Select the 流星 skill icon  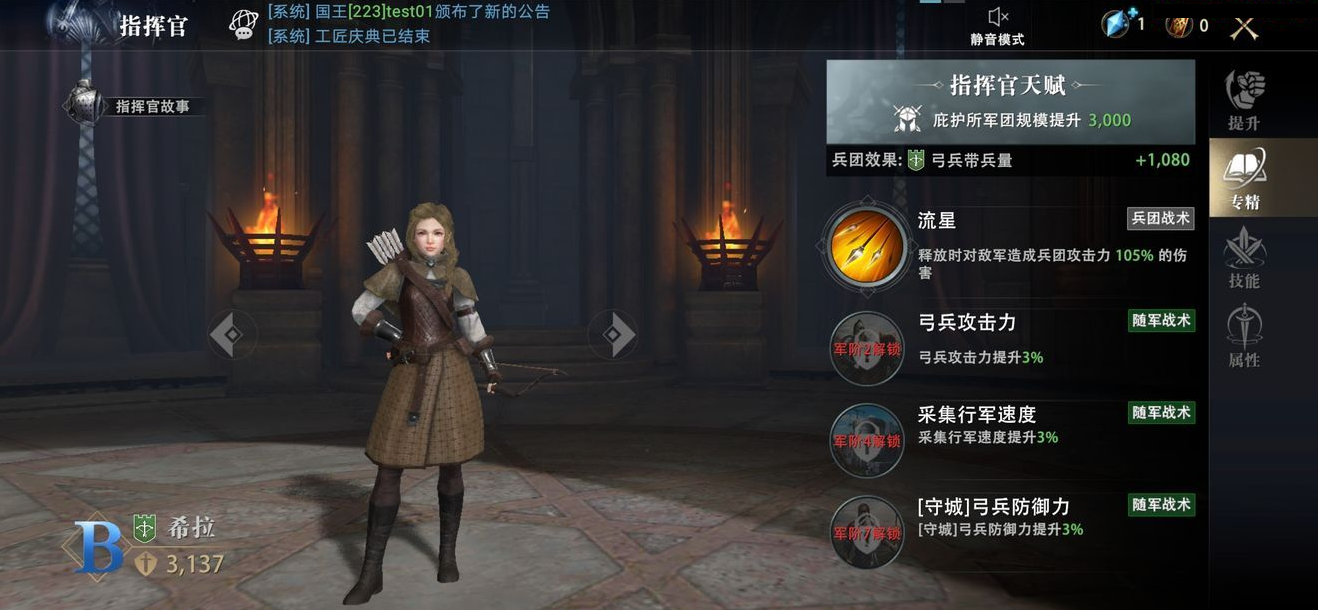click(x=866, y=246)
